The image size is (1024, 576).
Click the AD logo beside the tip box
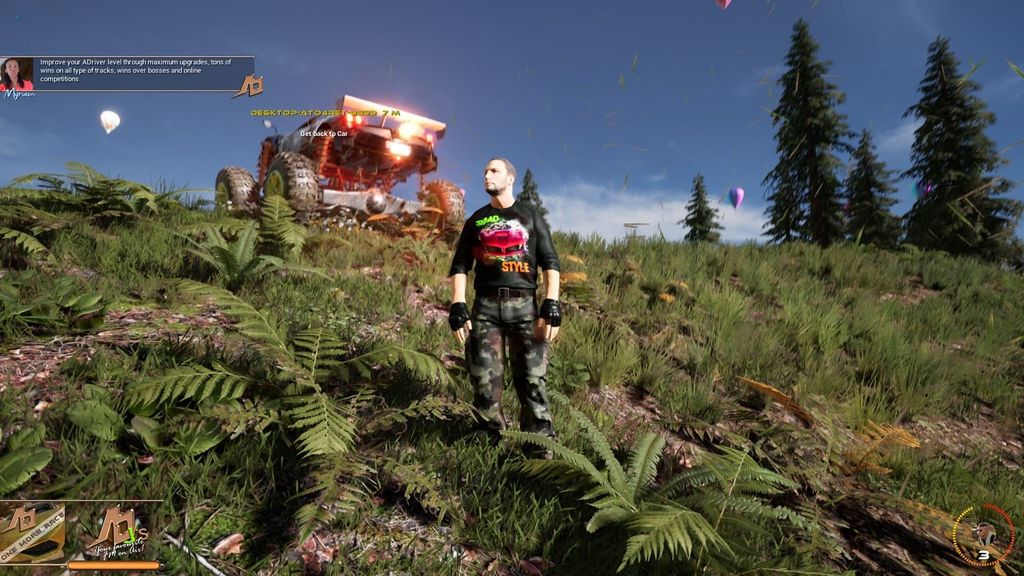click(248, 87)
